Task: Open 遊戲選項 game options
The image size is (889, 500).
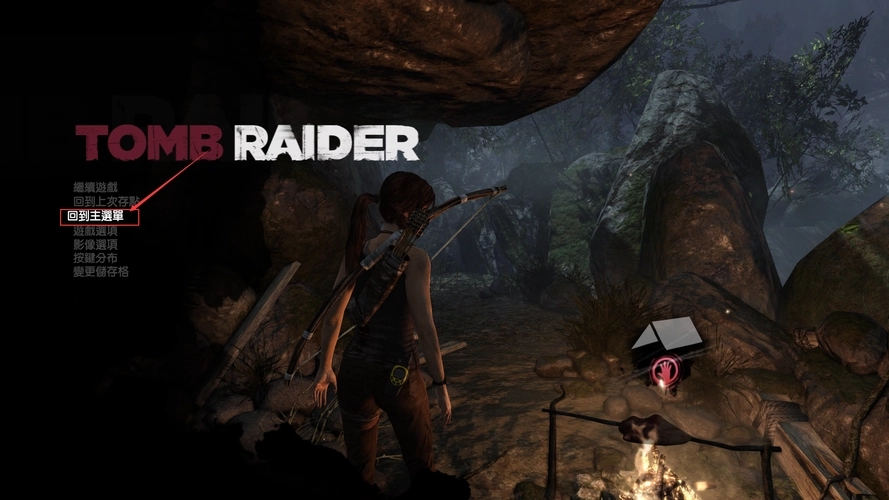Action: click(x=95, y=230)
